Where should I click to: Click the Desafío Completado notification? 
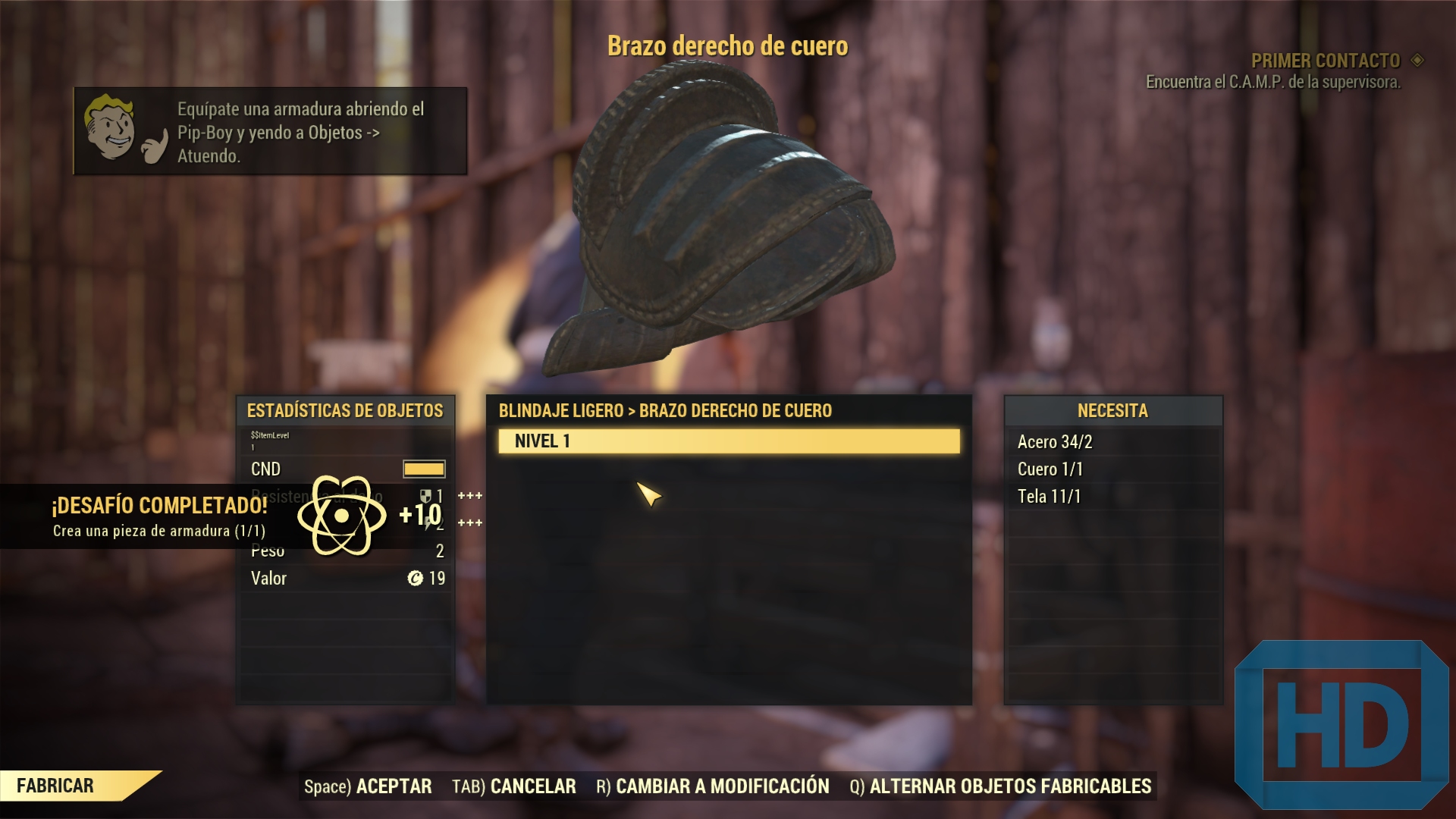(161, 516)
